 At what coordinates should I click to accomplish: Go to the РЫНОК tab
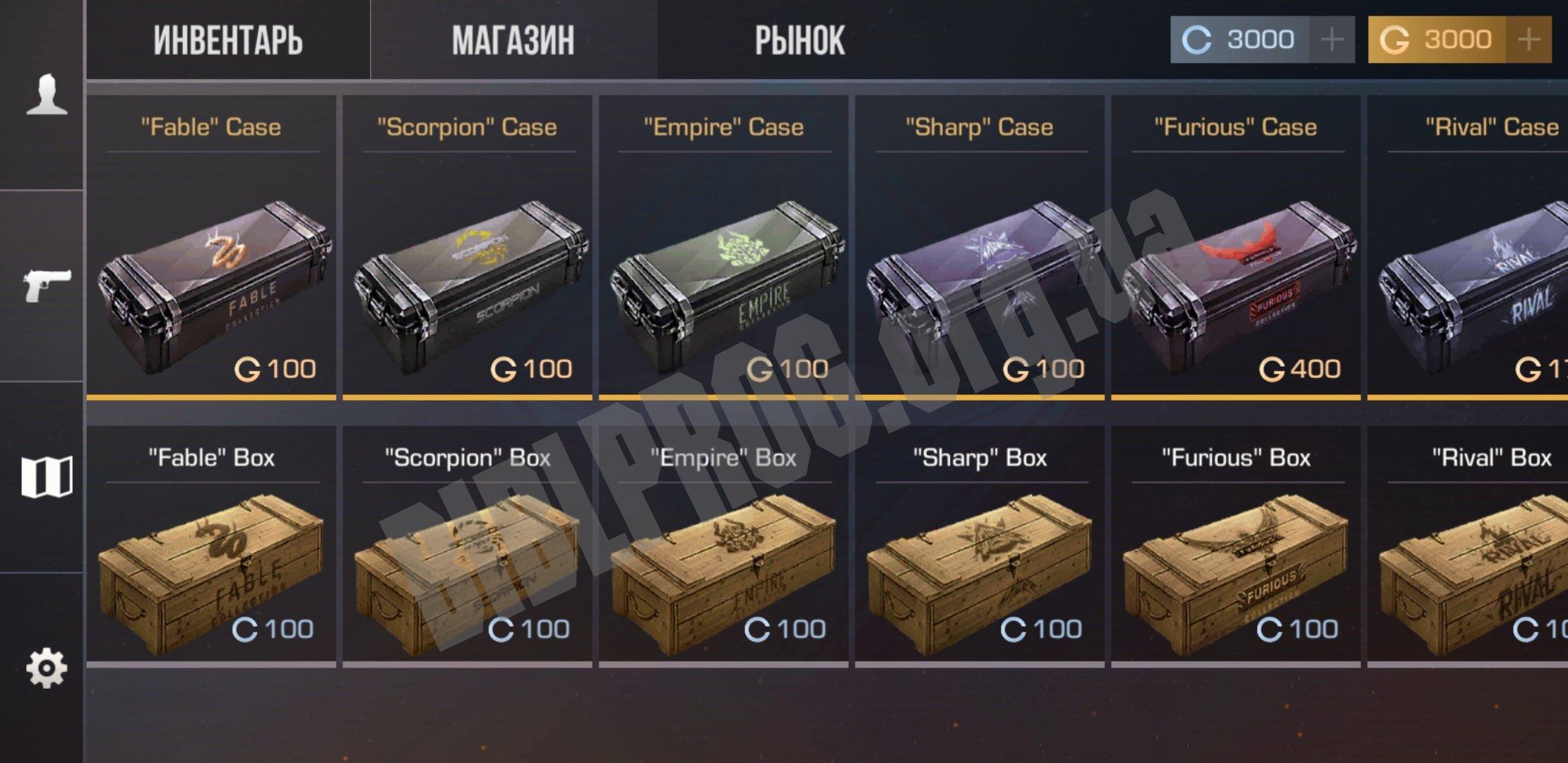tap(800, 40)
